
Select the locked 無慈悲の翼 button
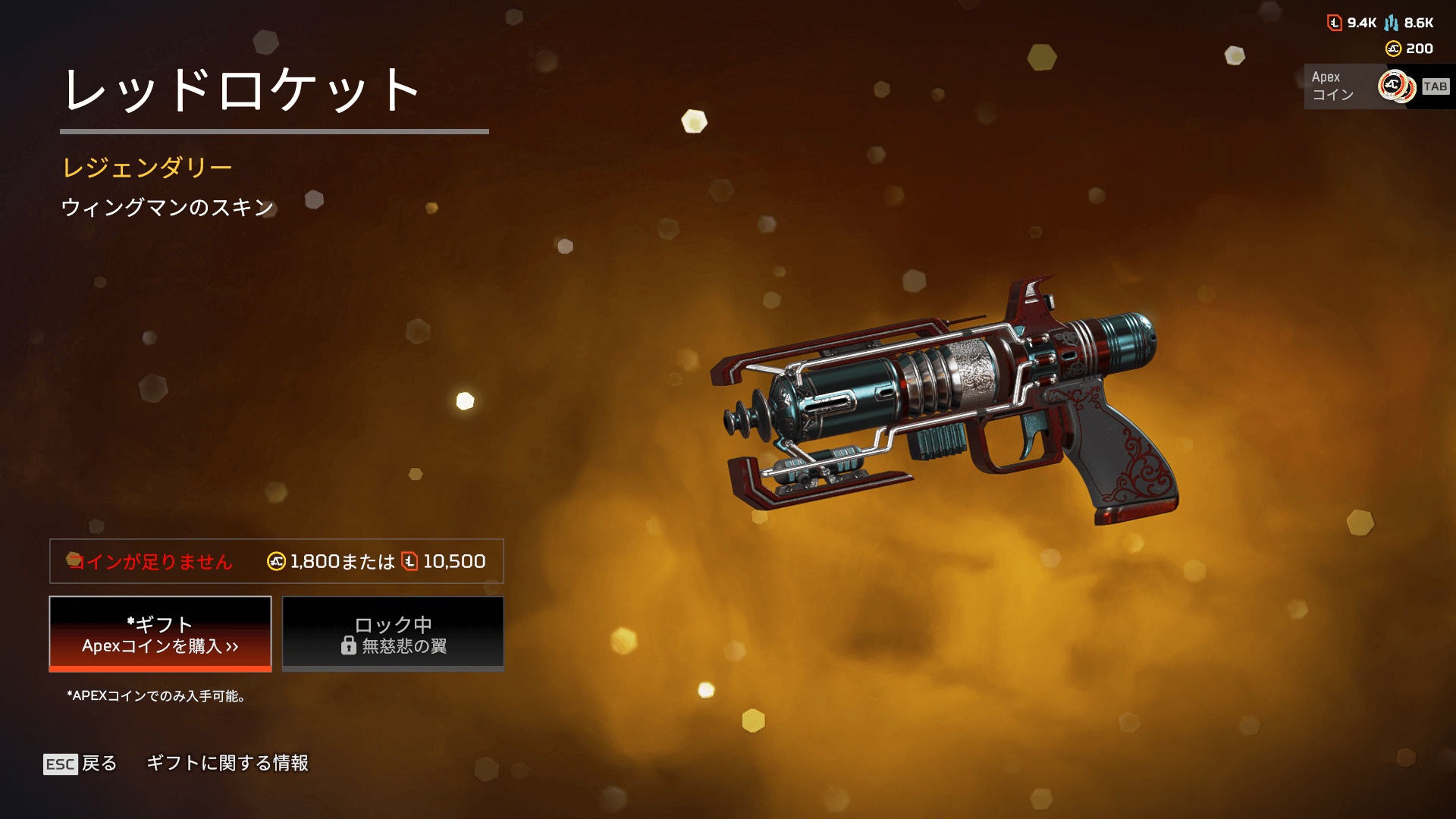click(393, 634)
